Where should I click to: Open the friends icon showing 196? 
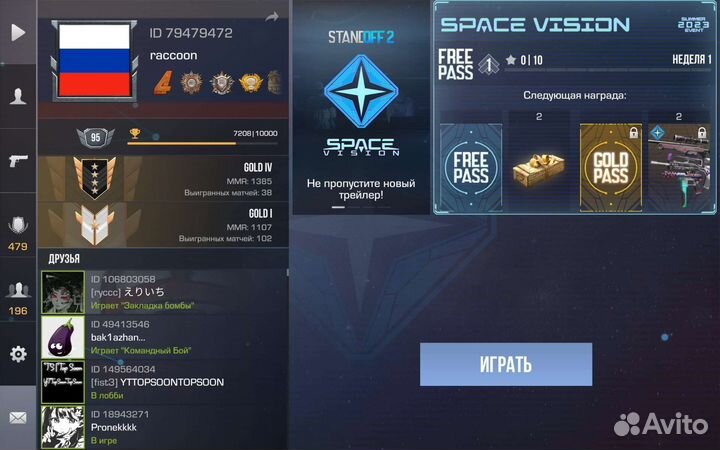point(18,295)
